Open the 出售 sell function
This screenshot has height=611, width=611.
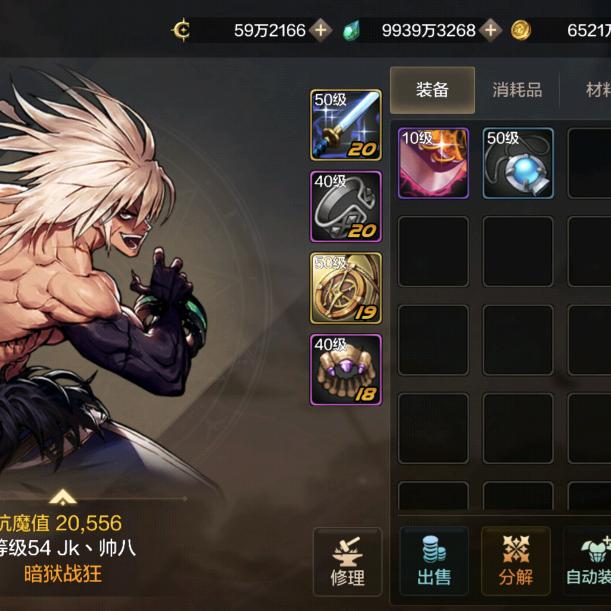point(433,561)
